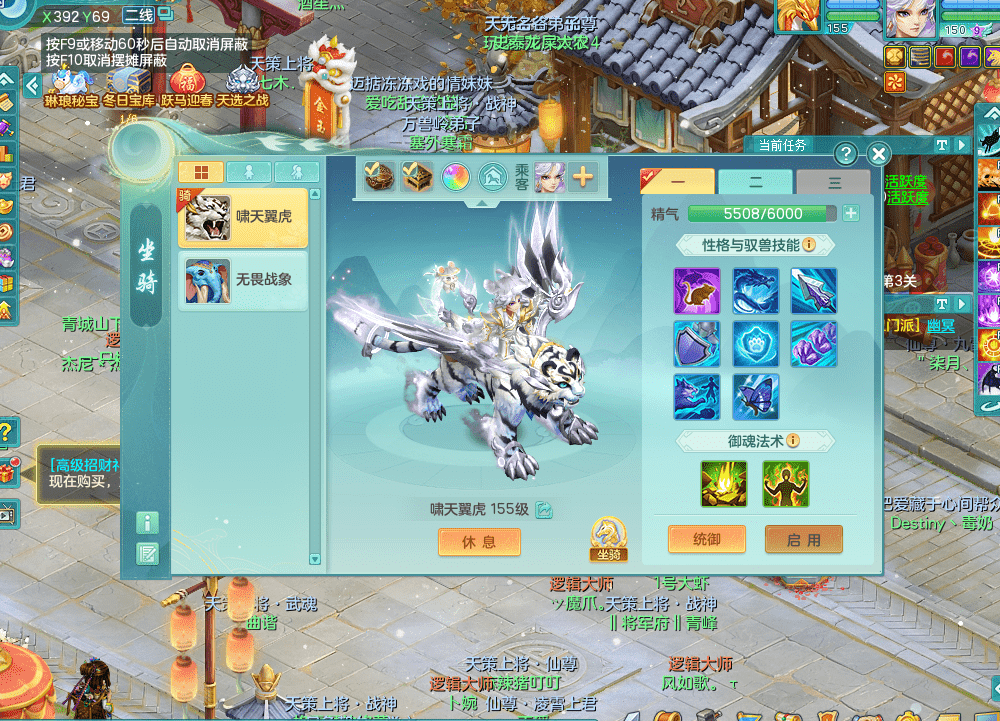1000x721 pixels.
Task: Open the 琳琅秘宝 event
Action: [x=72, y=84]
